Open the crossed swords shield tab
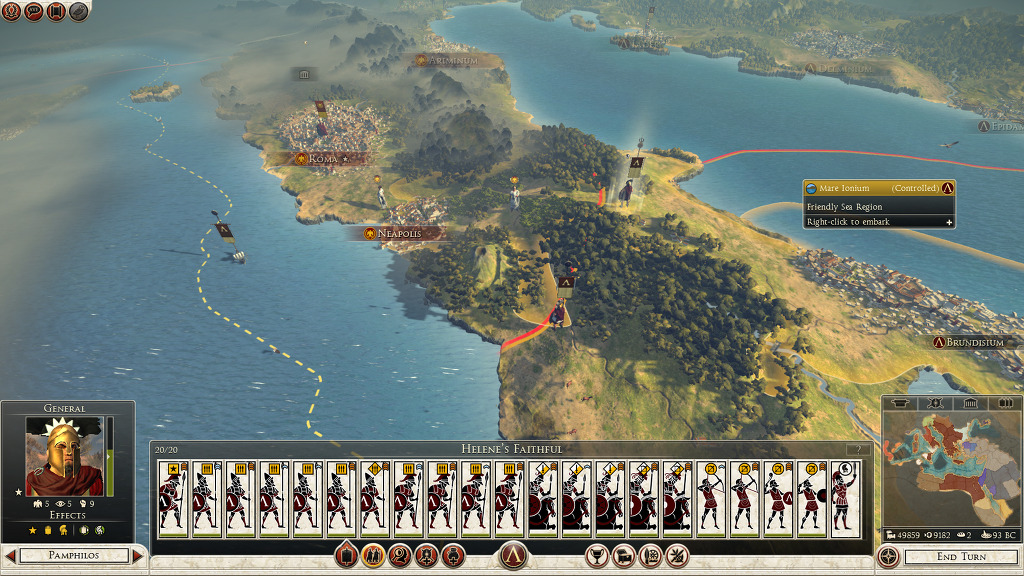 click(x=935, y=403)
